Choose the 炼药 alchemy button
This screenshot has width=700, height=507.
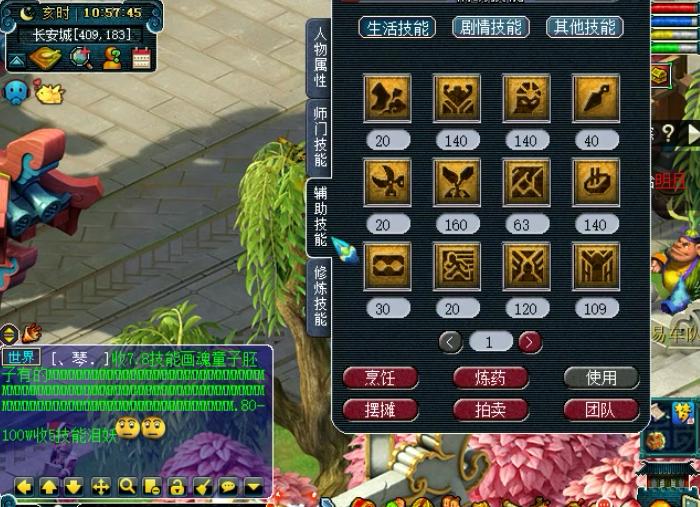(x=490, y=378)
